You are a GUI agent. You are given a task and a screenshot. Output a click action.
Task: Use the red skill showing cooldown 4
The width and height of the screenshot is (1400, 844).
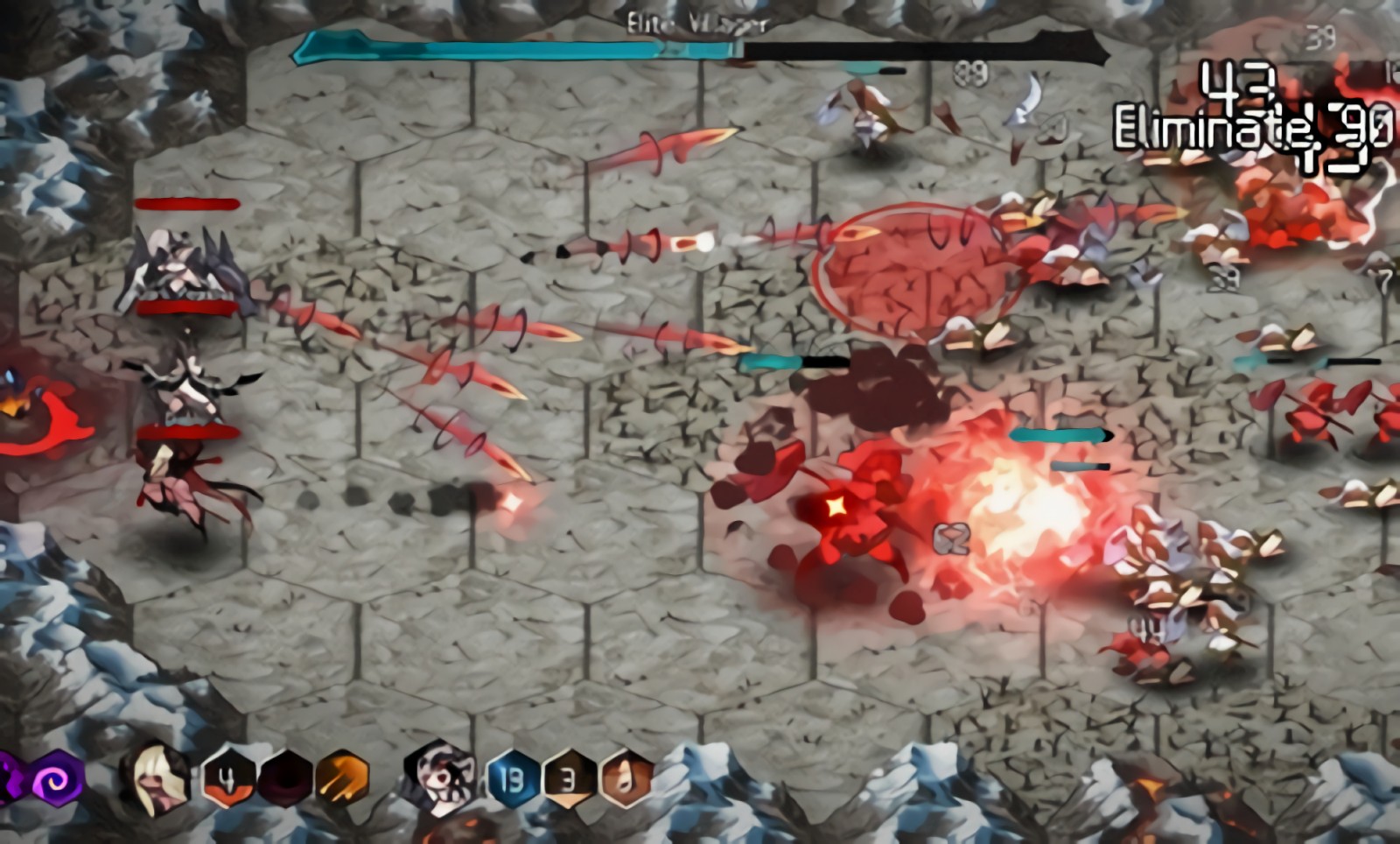[227, 778]
